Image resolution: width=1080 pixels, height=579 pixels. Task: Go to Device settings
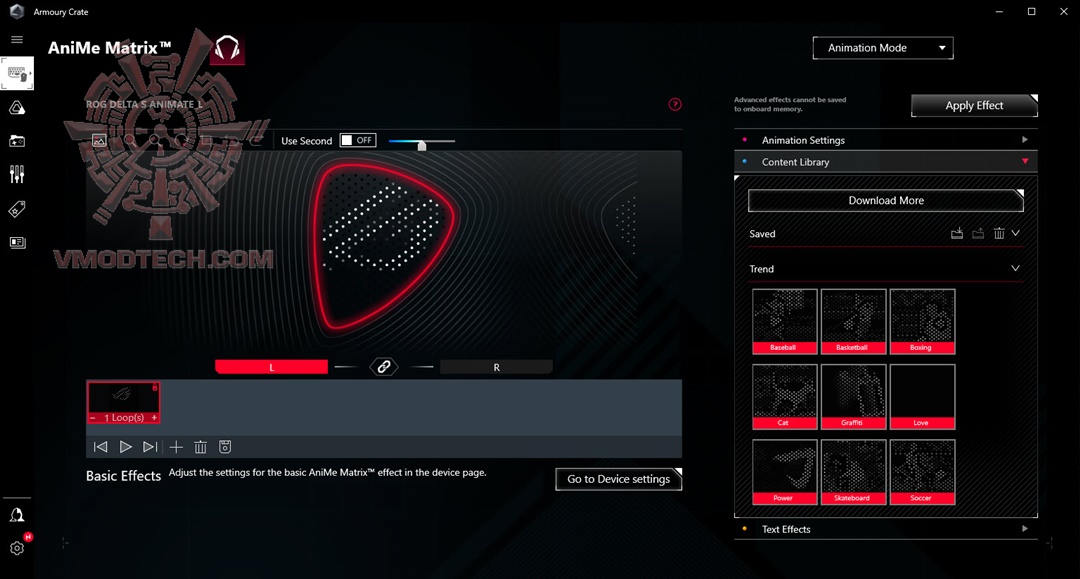click(x=618, y=479)
